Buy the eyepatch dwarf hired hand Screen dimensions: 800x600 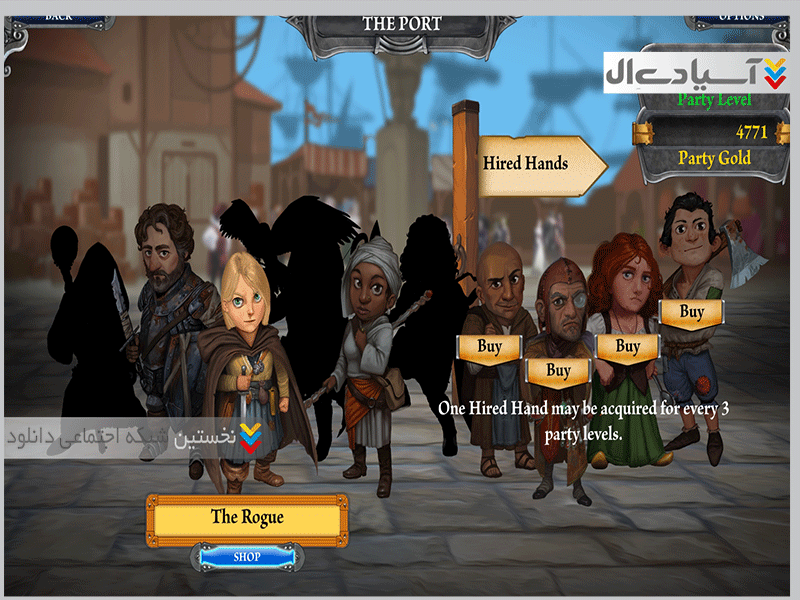pyautogui.click(x=558, y=370)
